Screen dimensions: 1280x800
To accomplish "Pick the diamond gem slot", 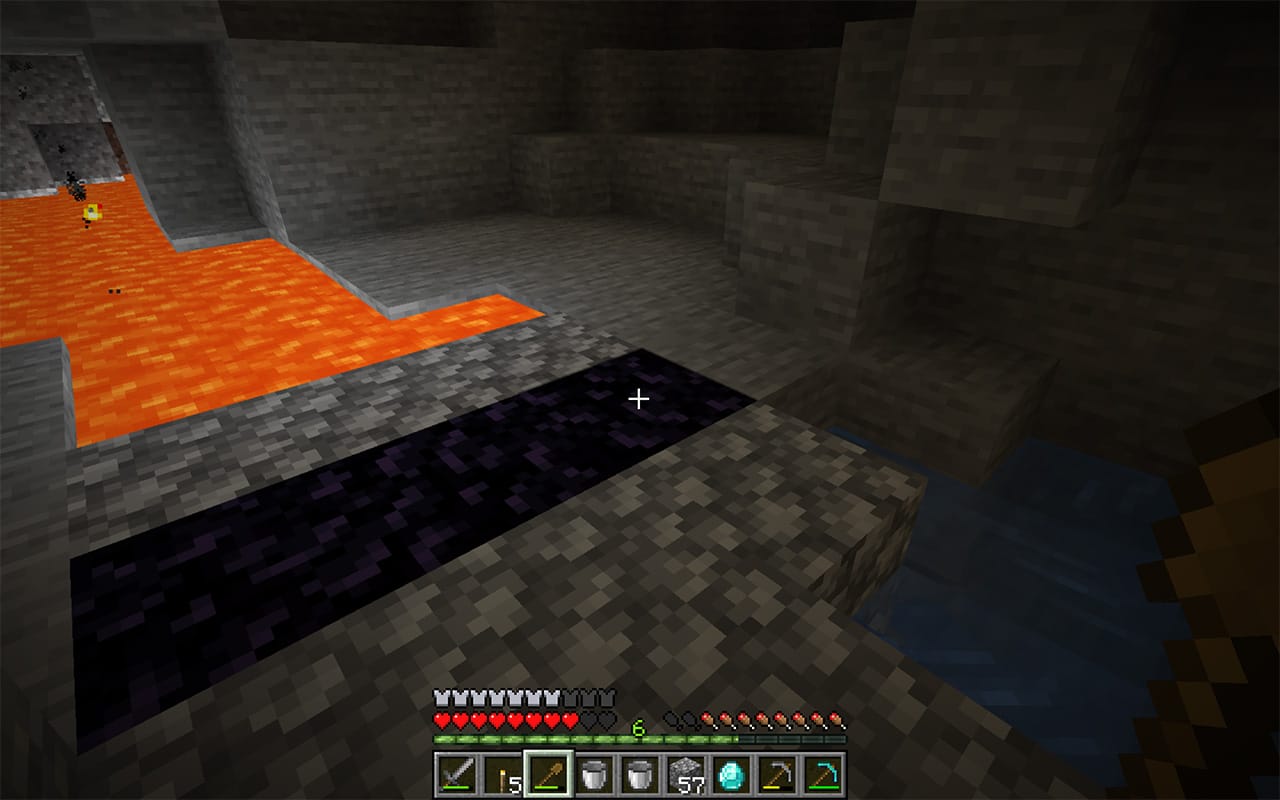I will 732,775.
